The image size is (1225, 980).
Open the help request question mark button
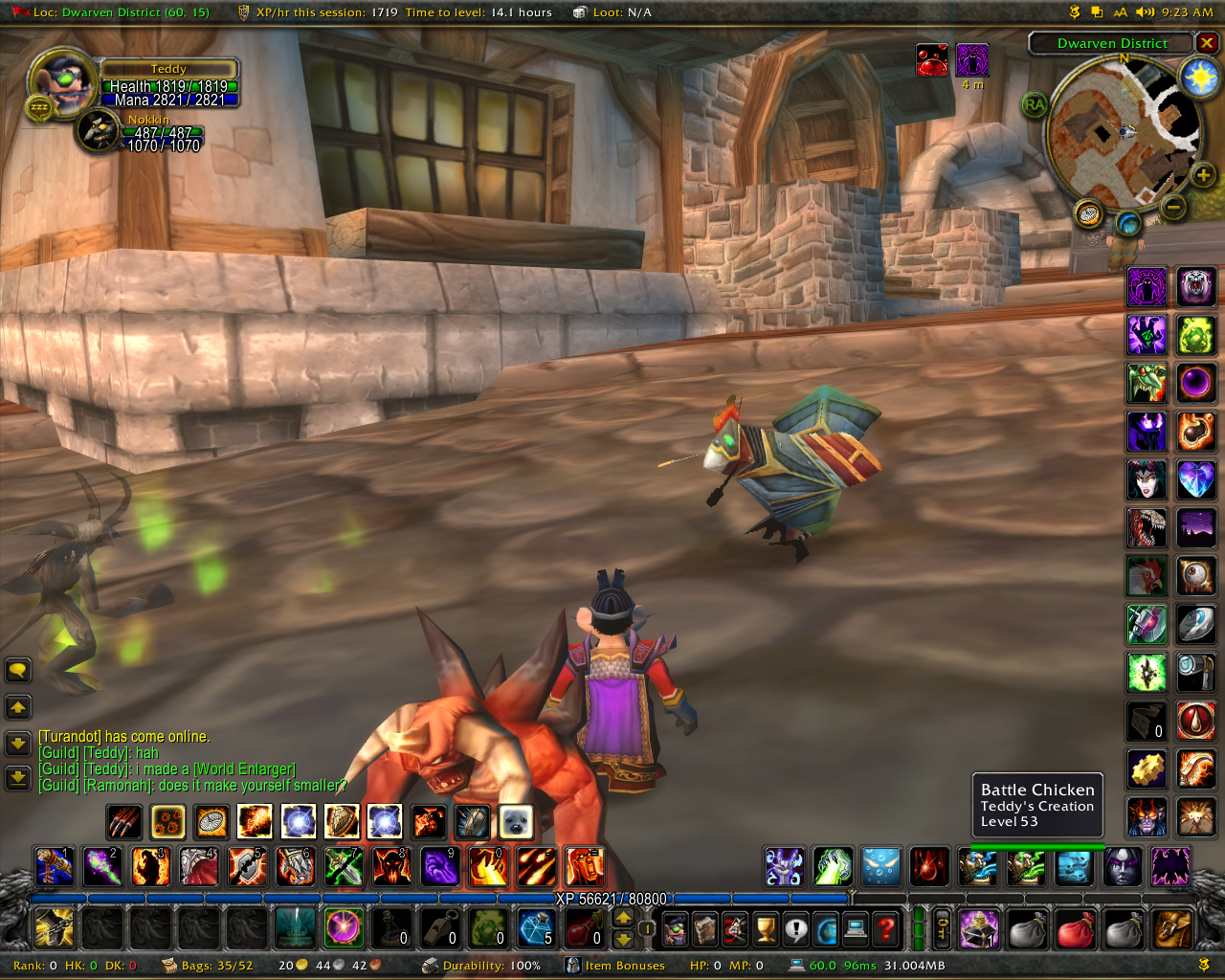887,927
